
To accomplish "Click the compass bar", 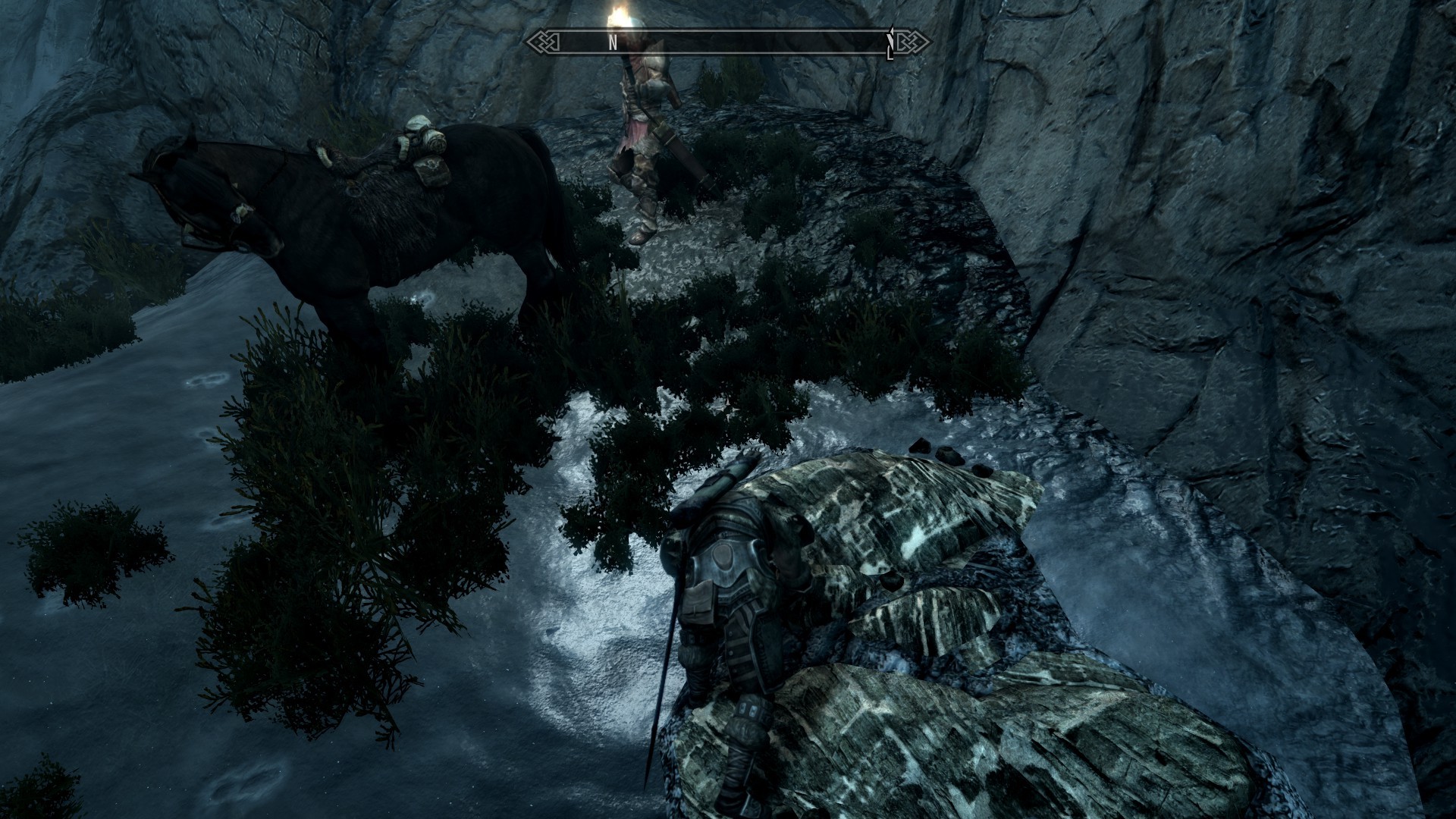I will tap(728, 42).
